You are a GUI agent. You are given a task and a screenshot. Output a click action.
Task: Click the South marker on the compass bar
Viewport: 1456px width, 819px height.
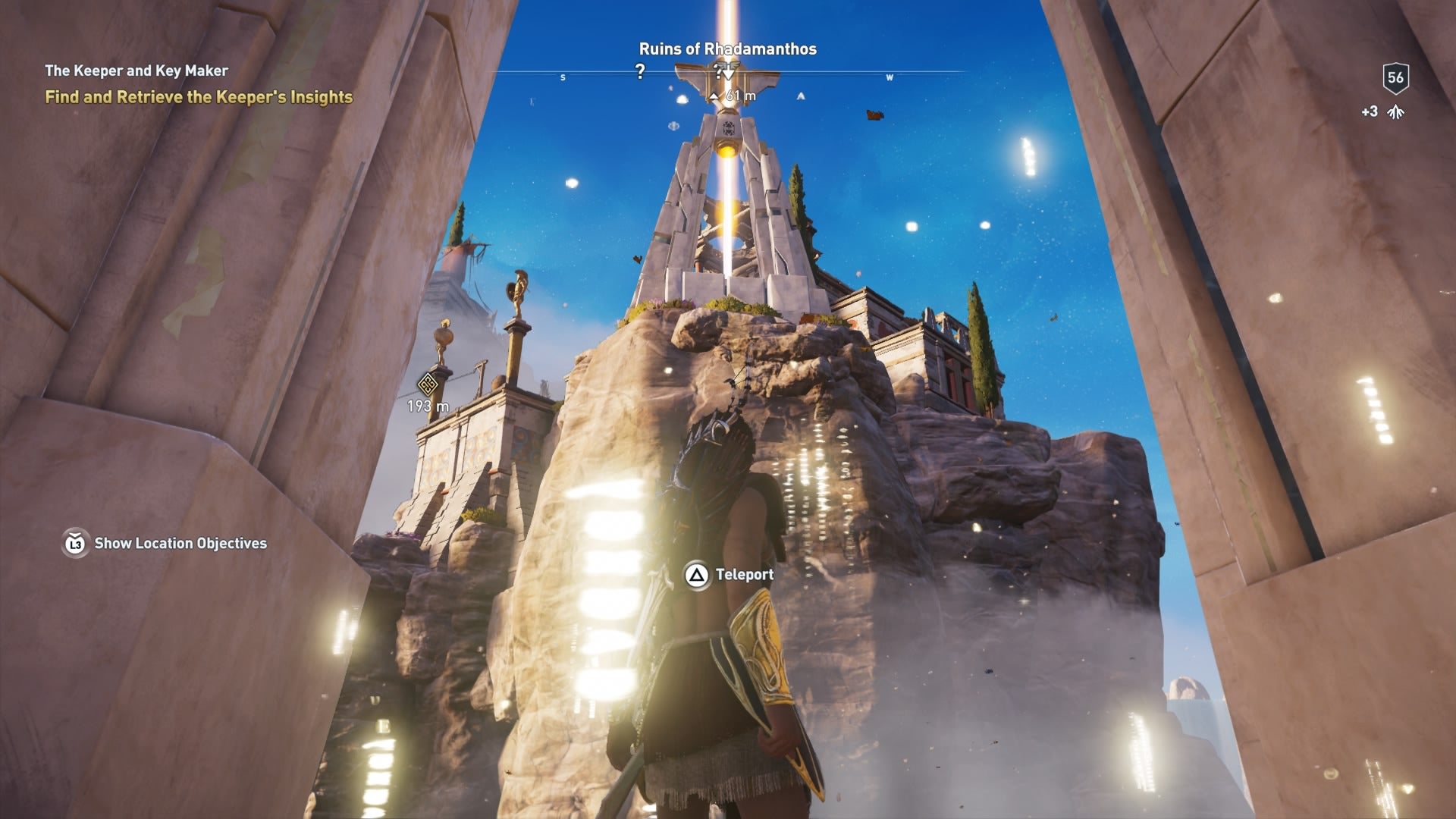coord(563,77)
